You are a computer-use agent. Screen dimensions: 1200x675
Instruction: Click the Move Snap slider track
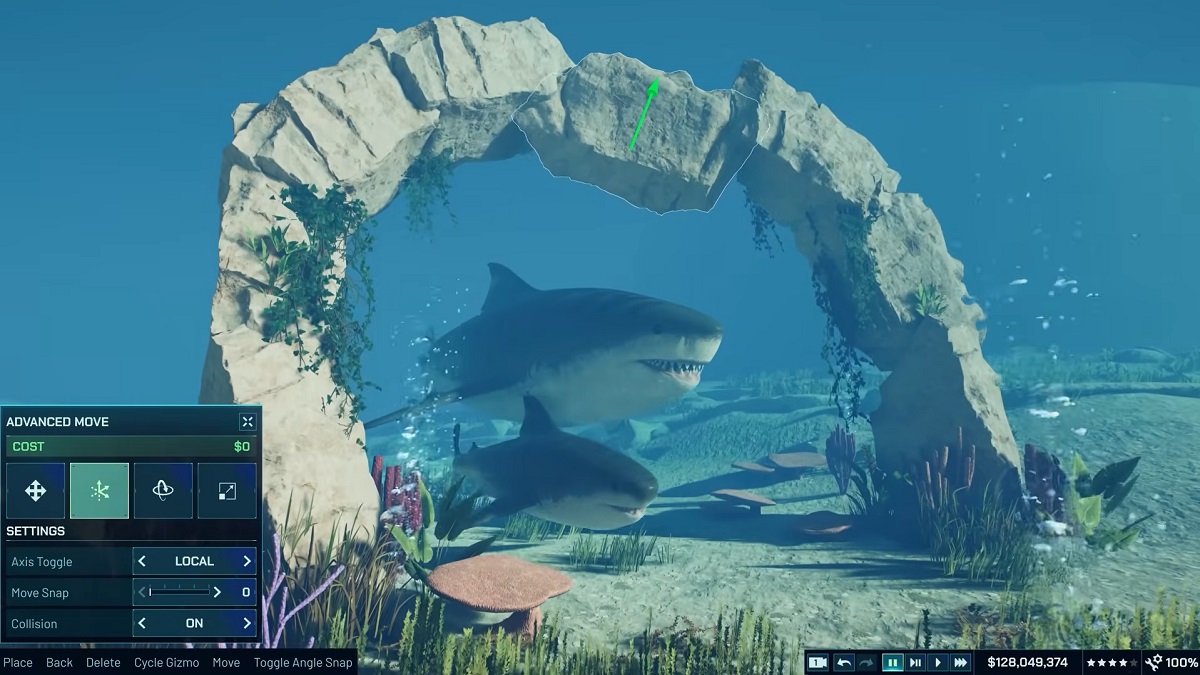pos(180,592)
